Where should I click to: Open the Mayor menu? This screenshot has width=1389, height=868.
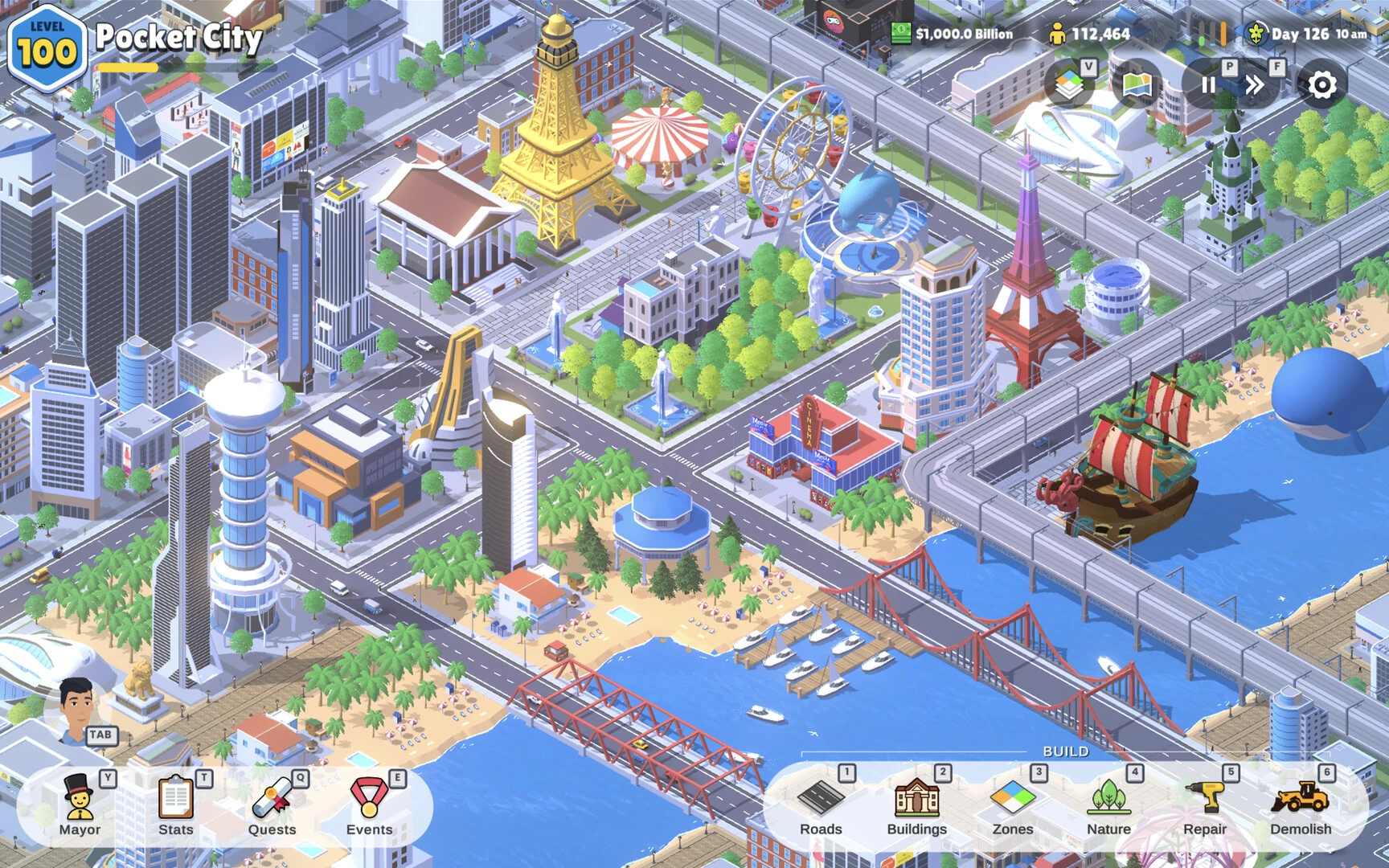click(79, 805)
